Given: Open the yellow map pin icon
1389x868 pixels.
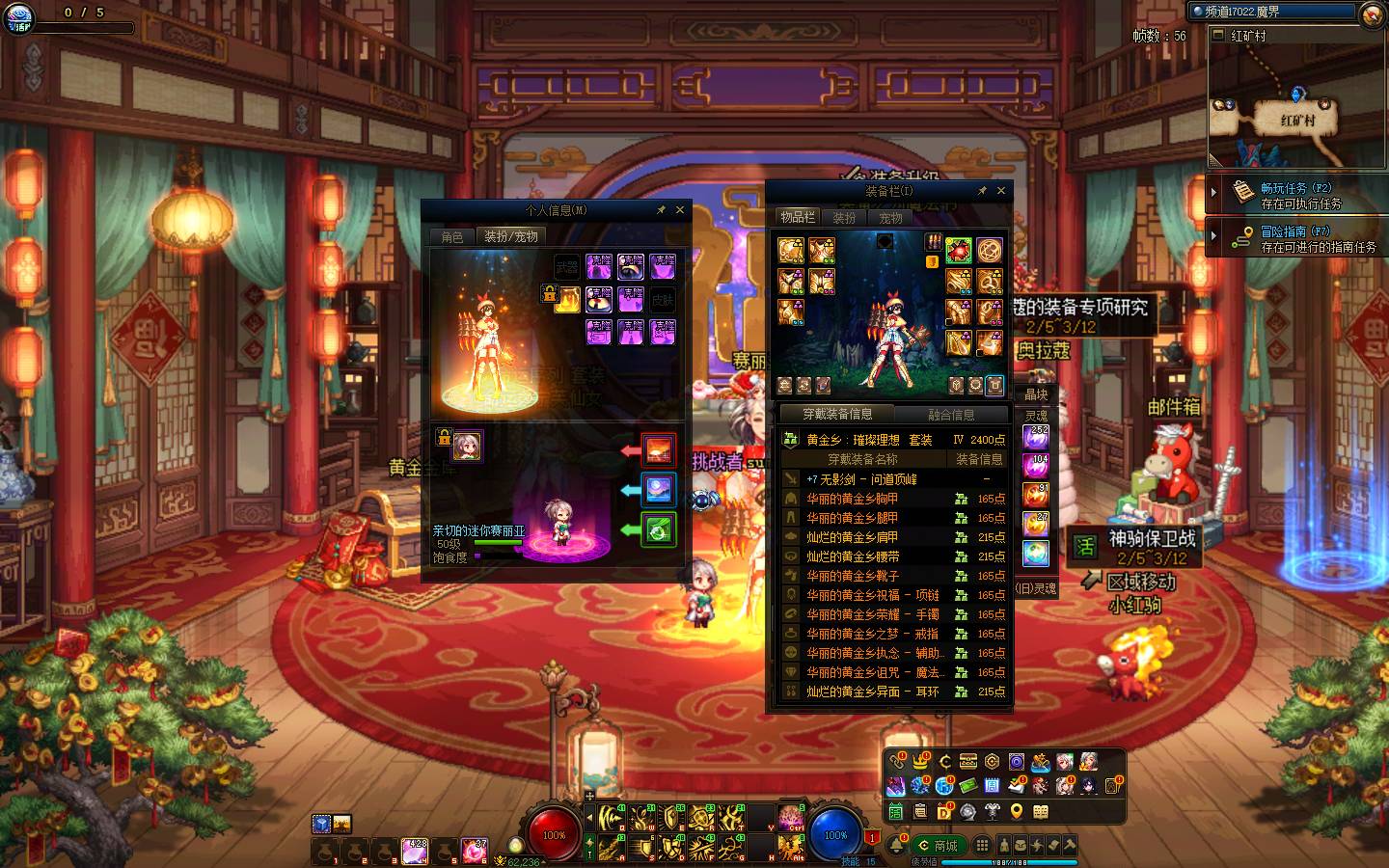Looking at the screenshot, I should [x=1017, y=812].
